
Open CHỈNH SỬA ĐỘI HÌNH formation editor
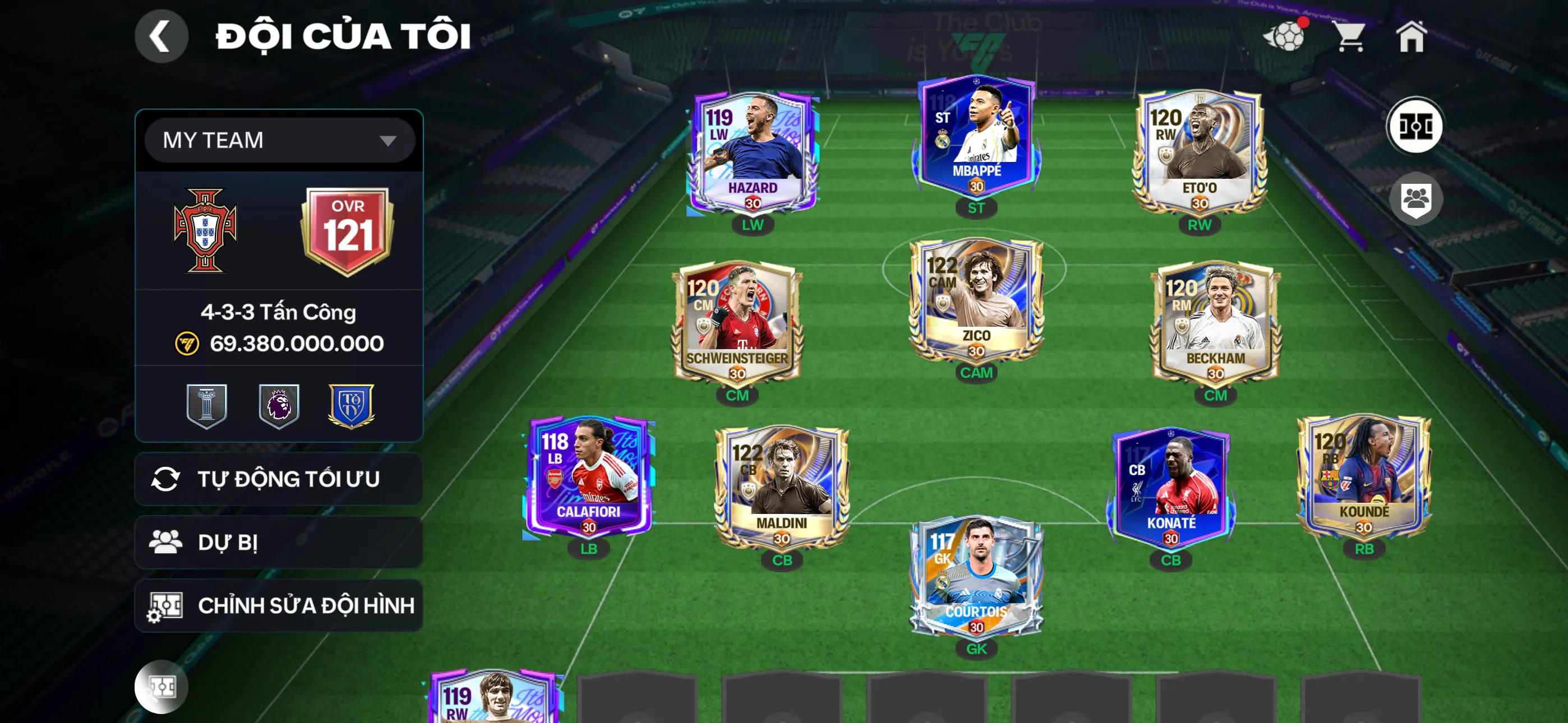[x=278, y=605]
